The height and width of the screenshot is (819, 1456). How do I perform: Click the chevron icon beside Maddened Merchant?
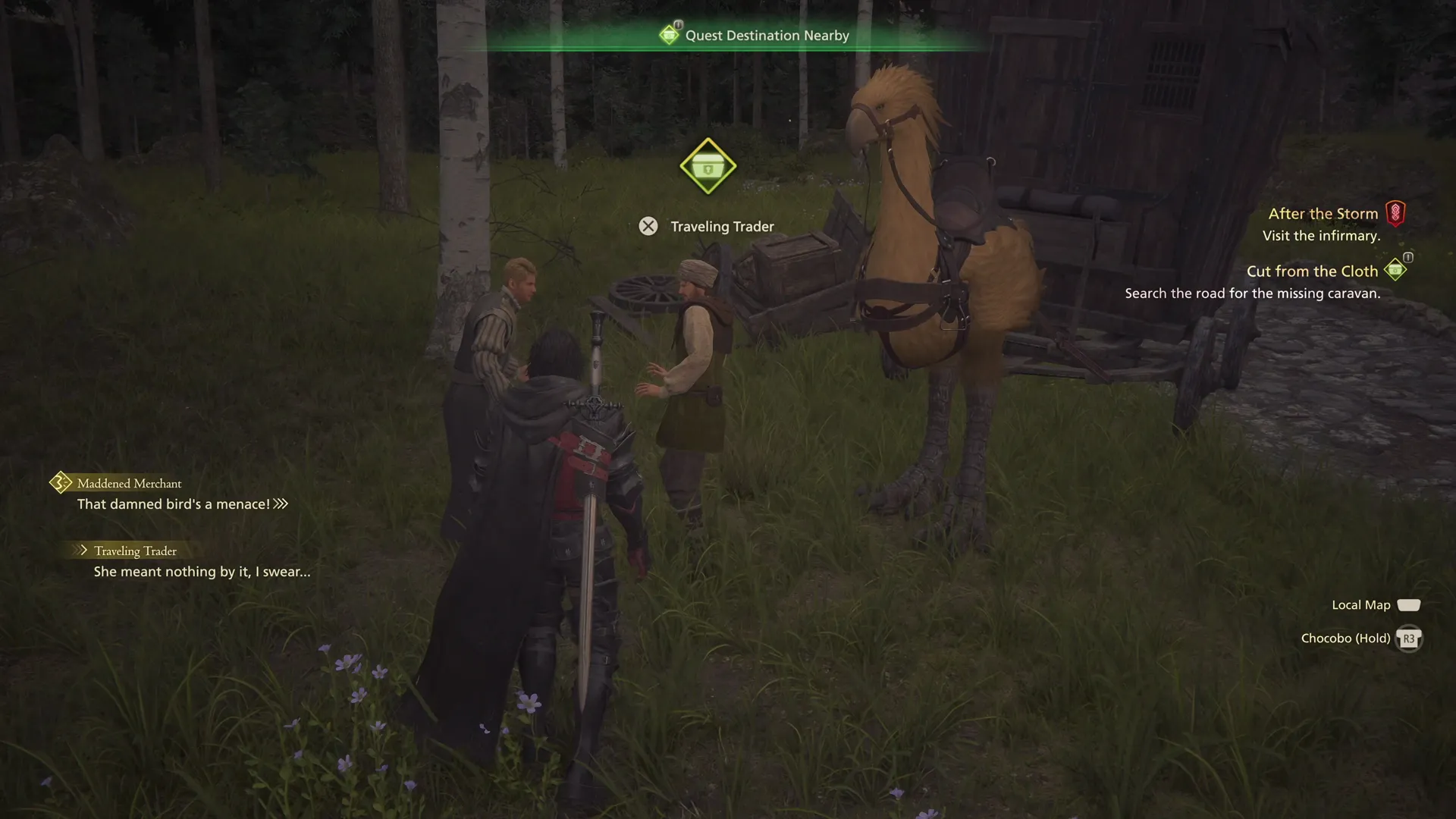click(x=59, y=482)
